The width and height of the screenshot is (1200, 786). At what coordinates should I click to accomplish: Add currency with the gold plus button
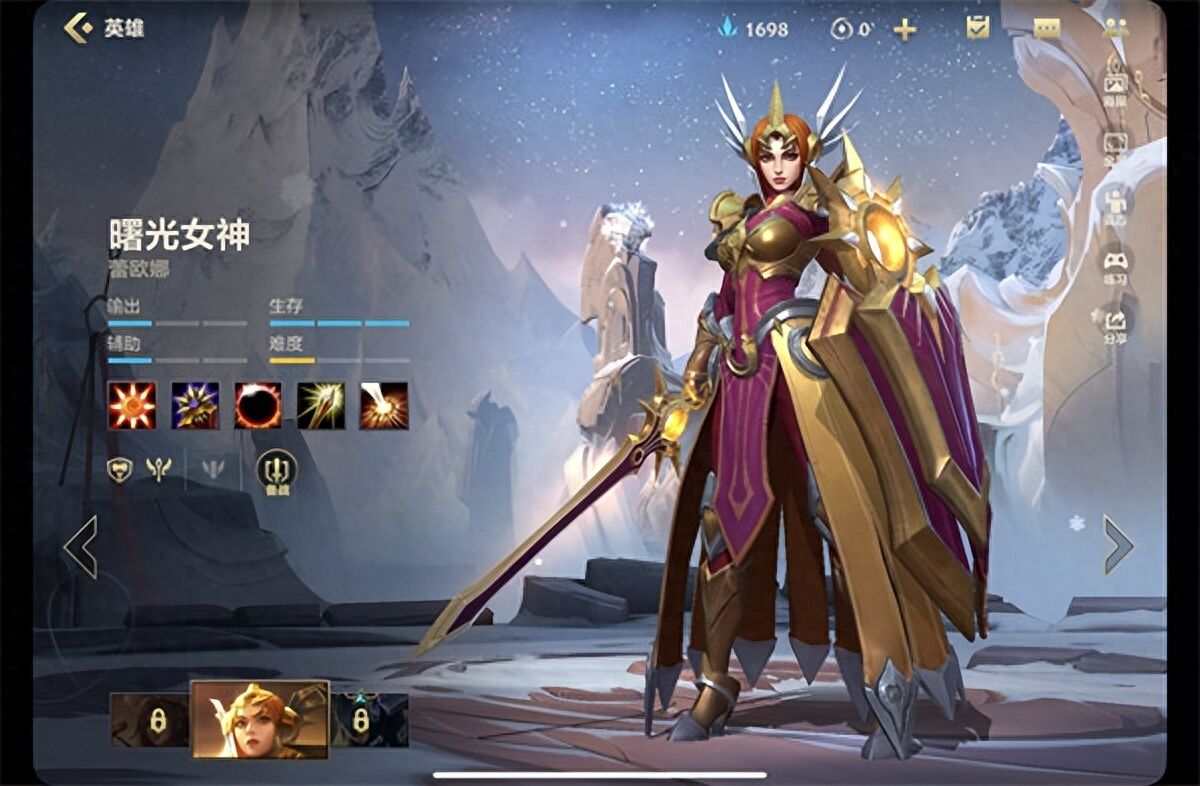[x=904, y=29]
